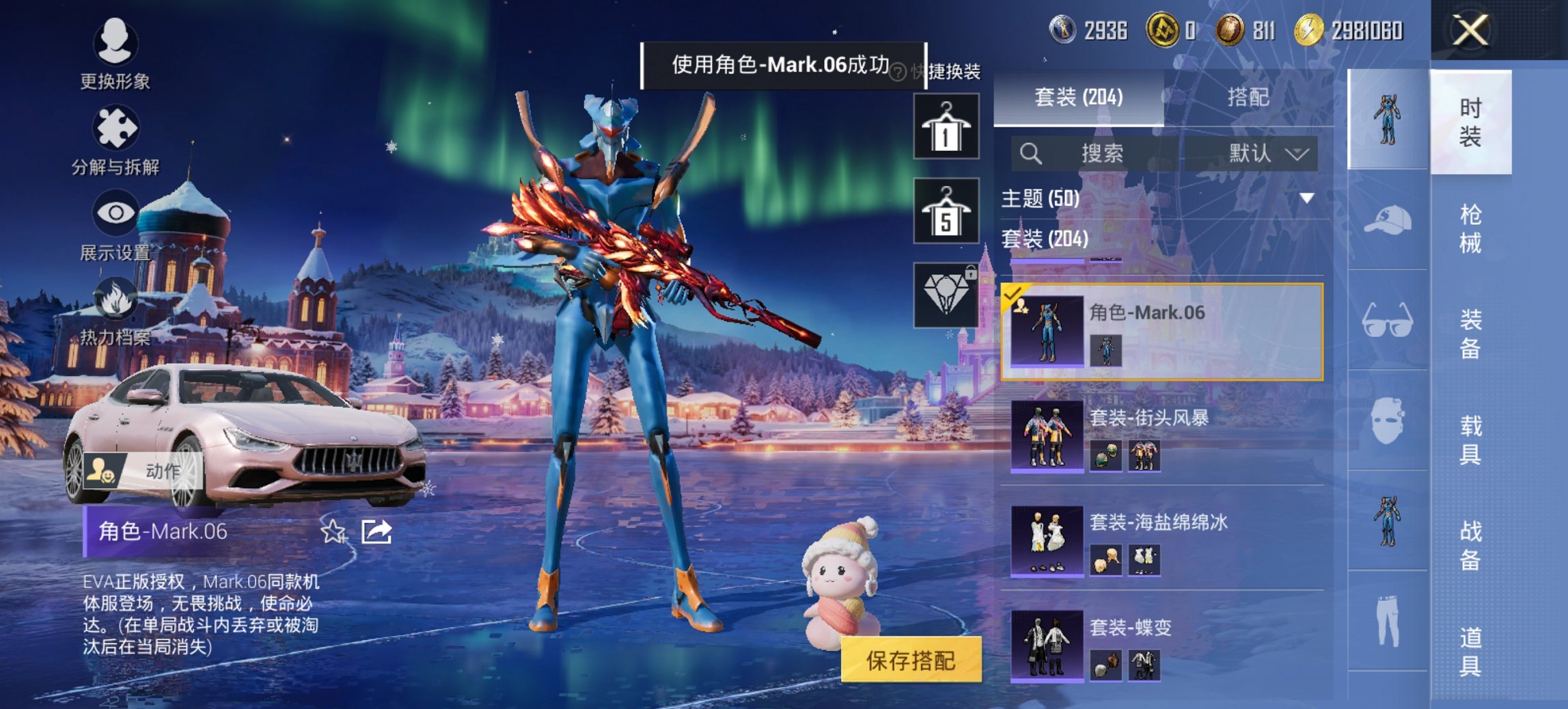Switch to the 搭配 tab
Screen dimensions: 1568x709
tap(1248, 98)
